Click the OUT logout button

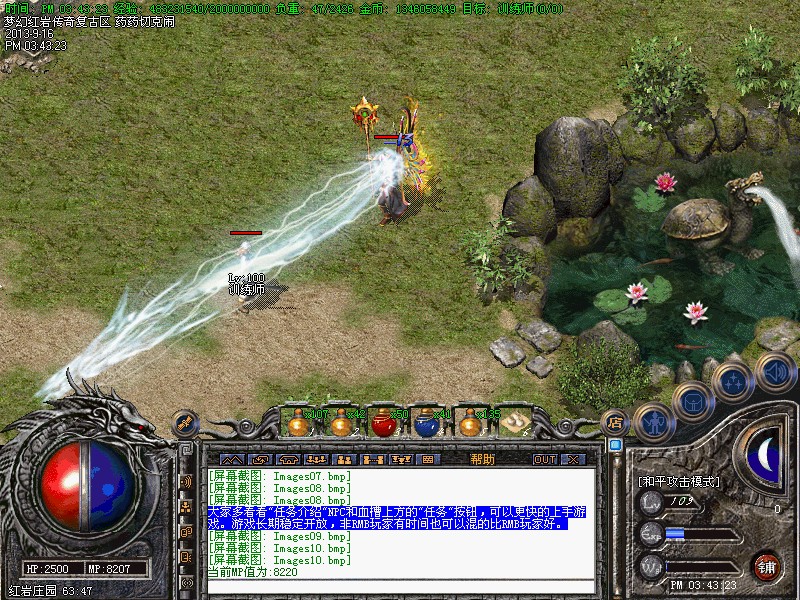544,459
